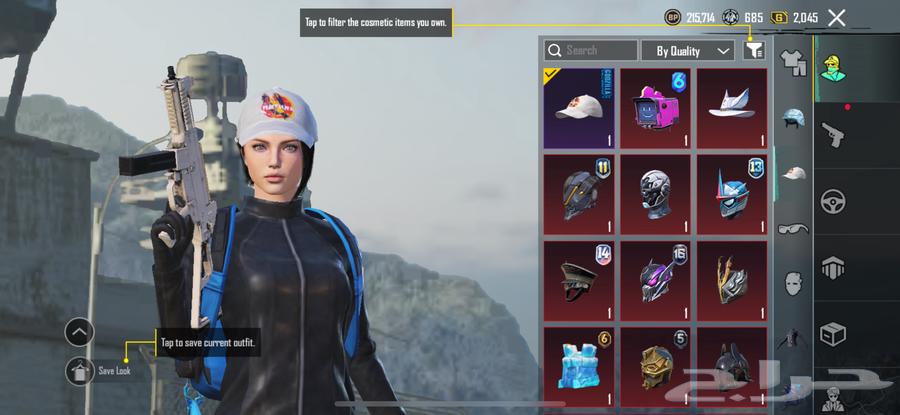Select the equipped white baseball cap item
This screenshot has width=900, height=415.
(581, 108)
